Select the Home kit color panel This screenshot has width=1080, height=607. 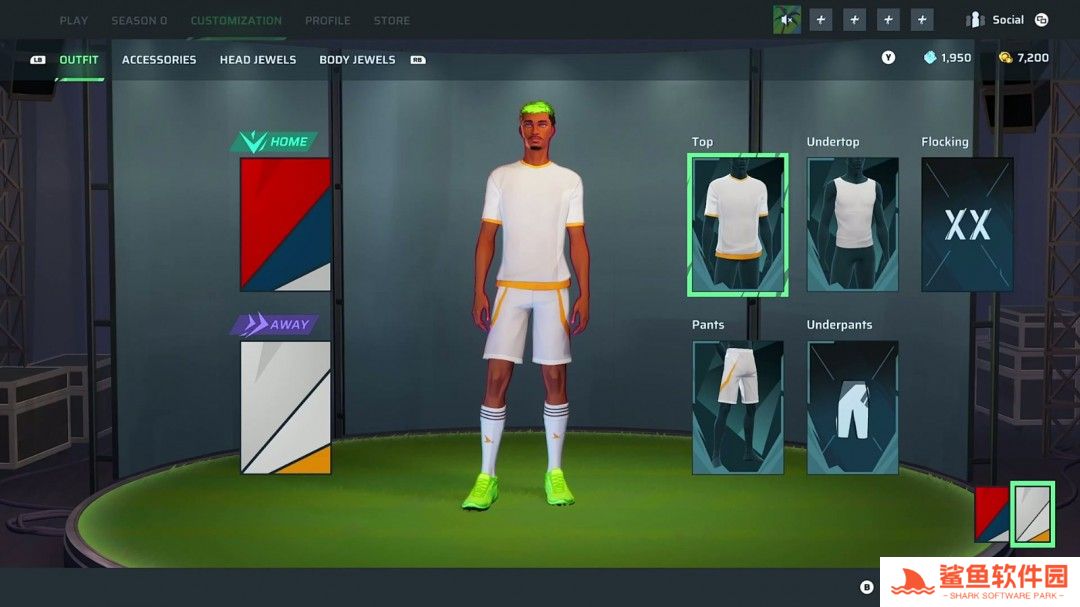pos(285,224)
